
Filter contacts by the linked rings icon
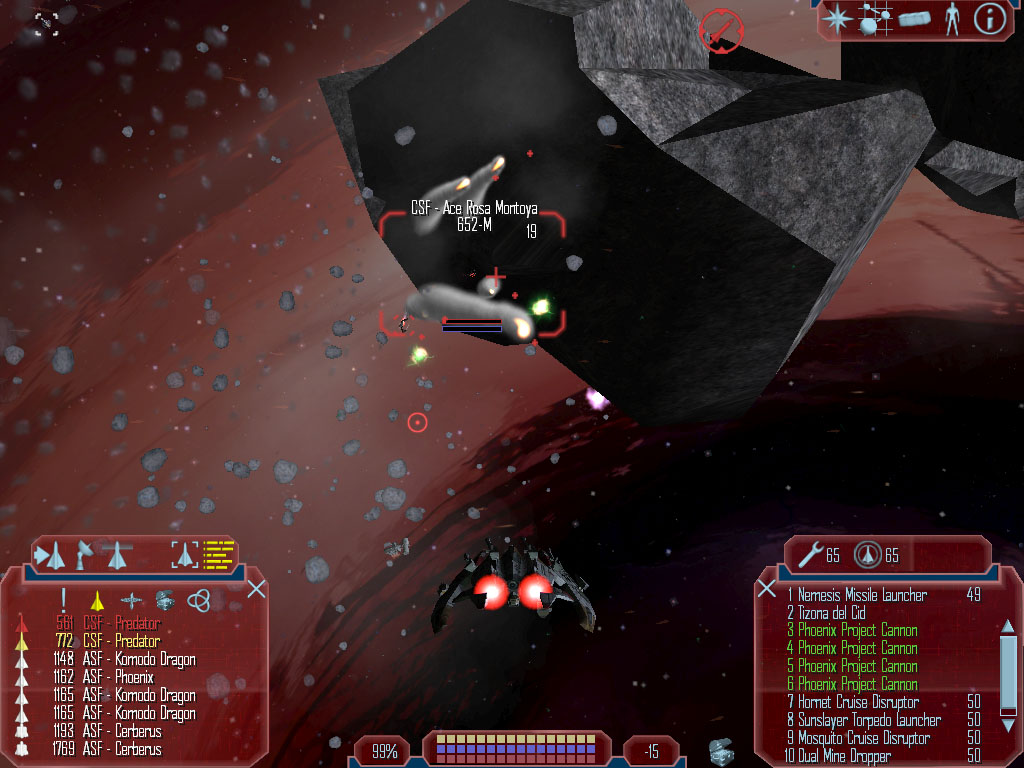point(198,600)
